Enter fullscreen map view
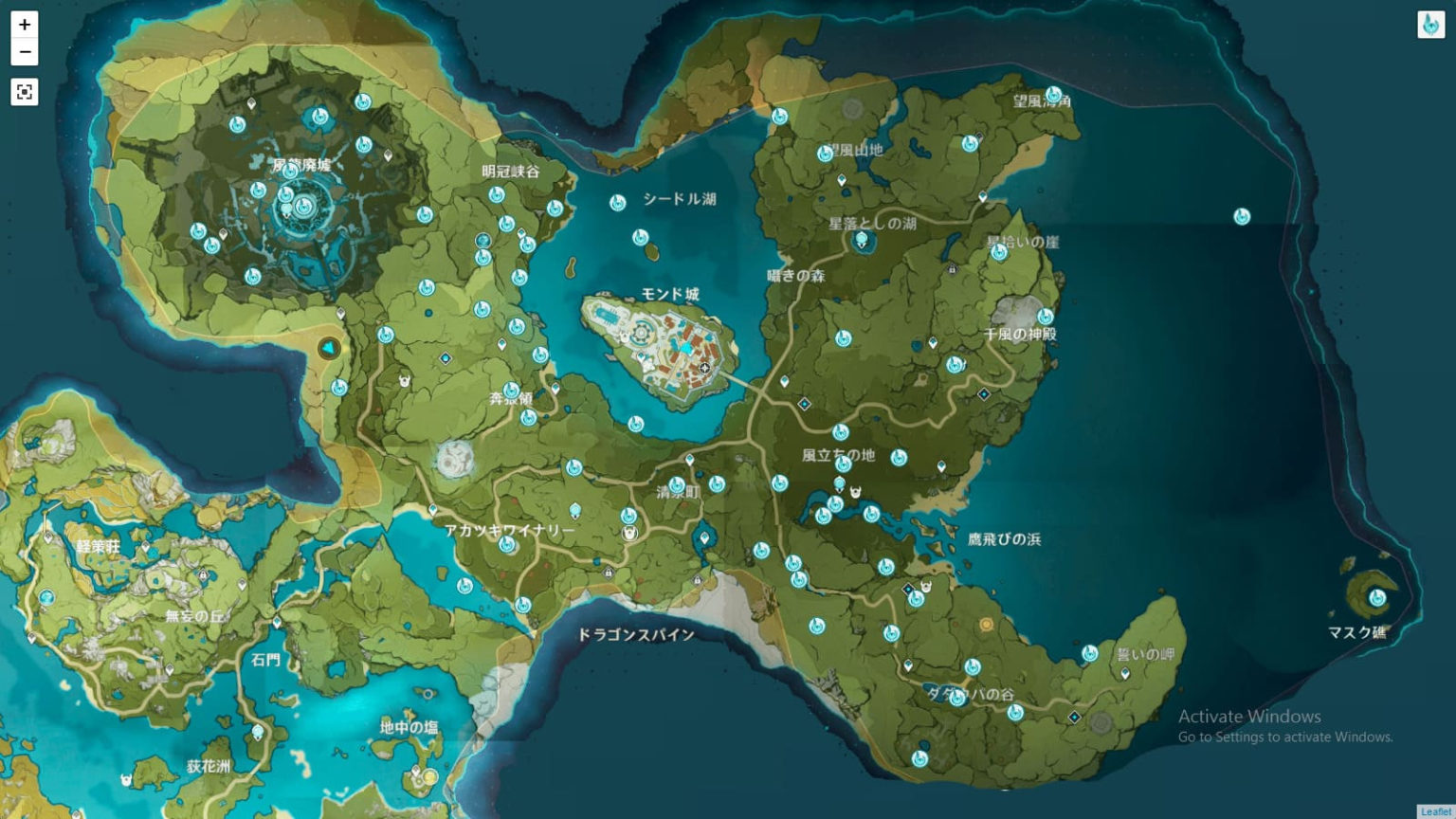Screen dimensions: 1456x819 pyautogui.click(x=24, y=92)
